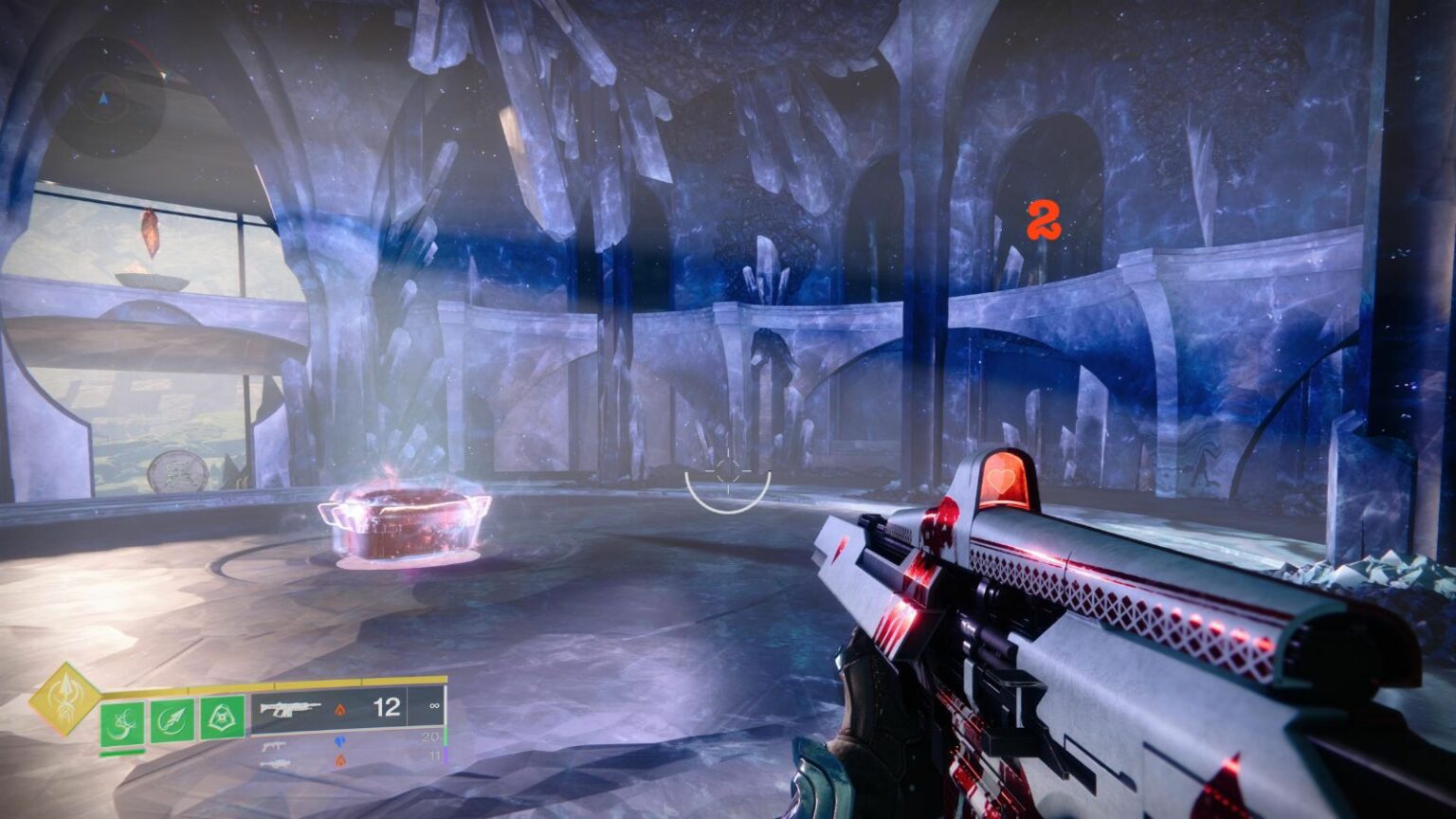
Task: Click the infinity reserve ammo symbol
Action: pyautogui.click(x=433, y=706)
